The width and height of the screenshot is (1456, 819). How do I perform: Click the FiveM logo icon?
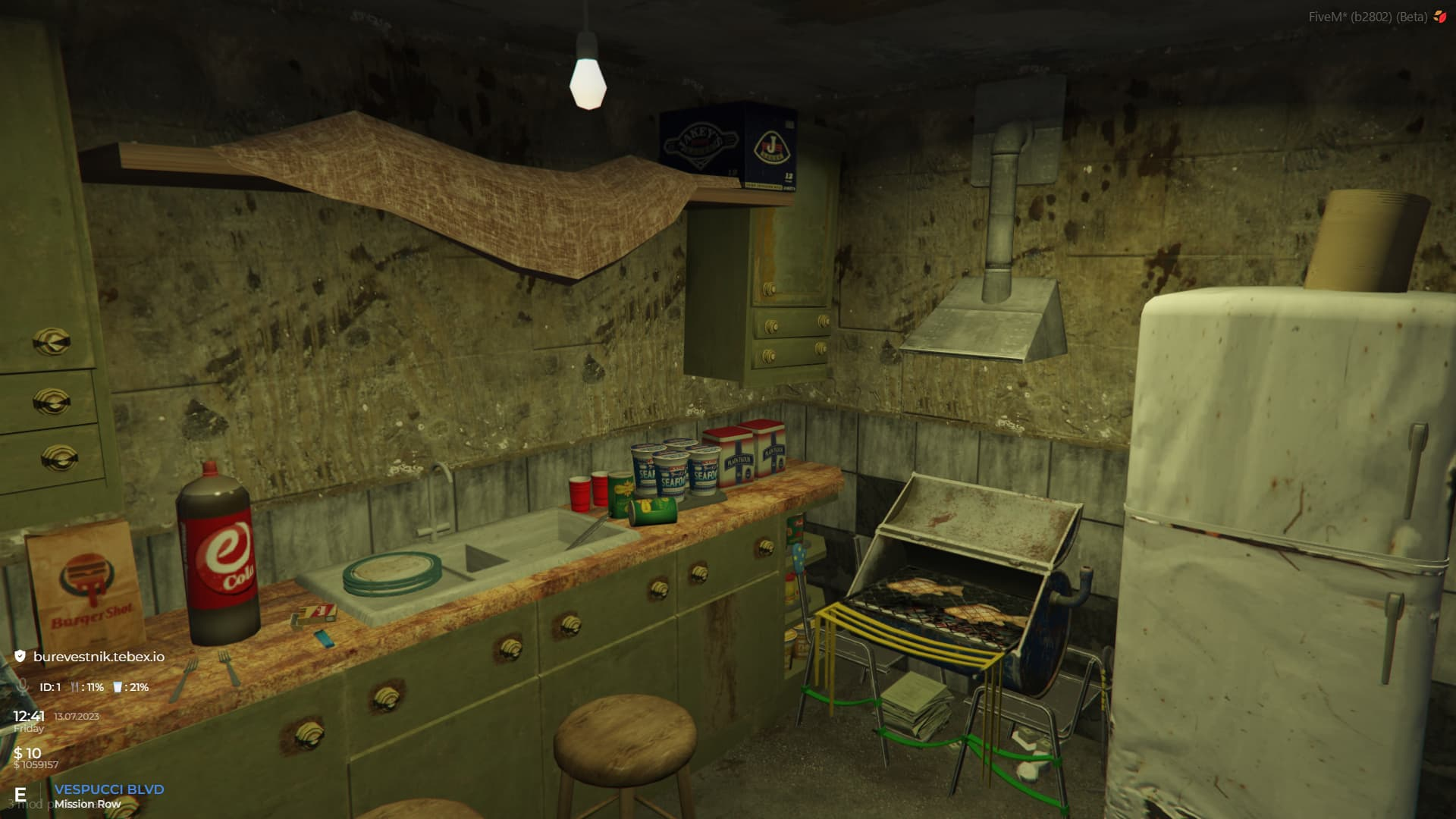[1439, 17]
